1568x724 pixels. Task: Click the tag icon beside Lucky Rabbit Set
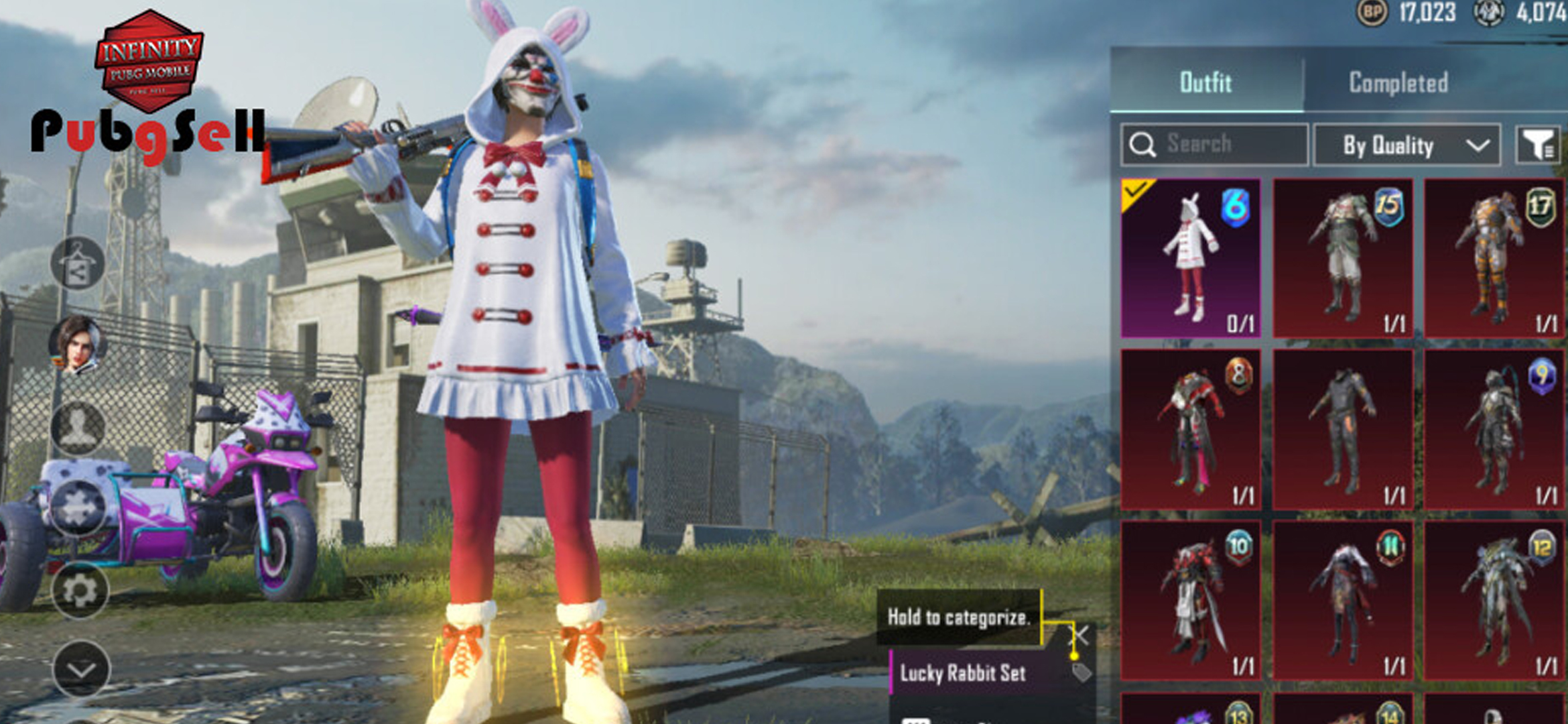(x=1081, y=672)
